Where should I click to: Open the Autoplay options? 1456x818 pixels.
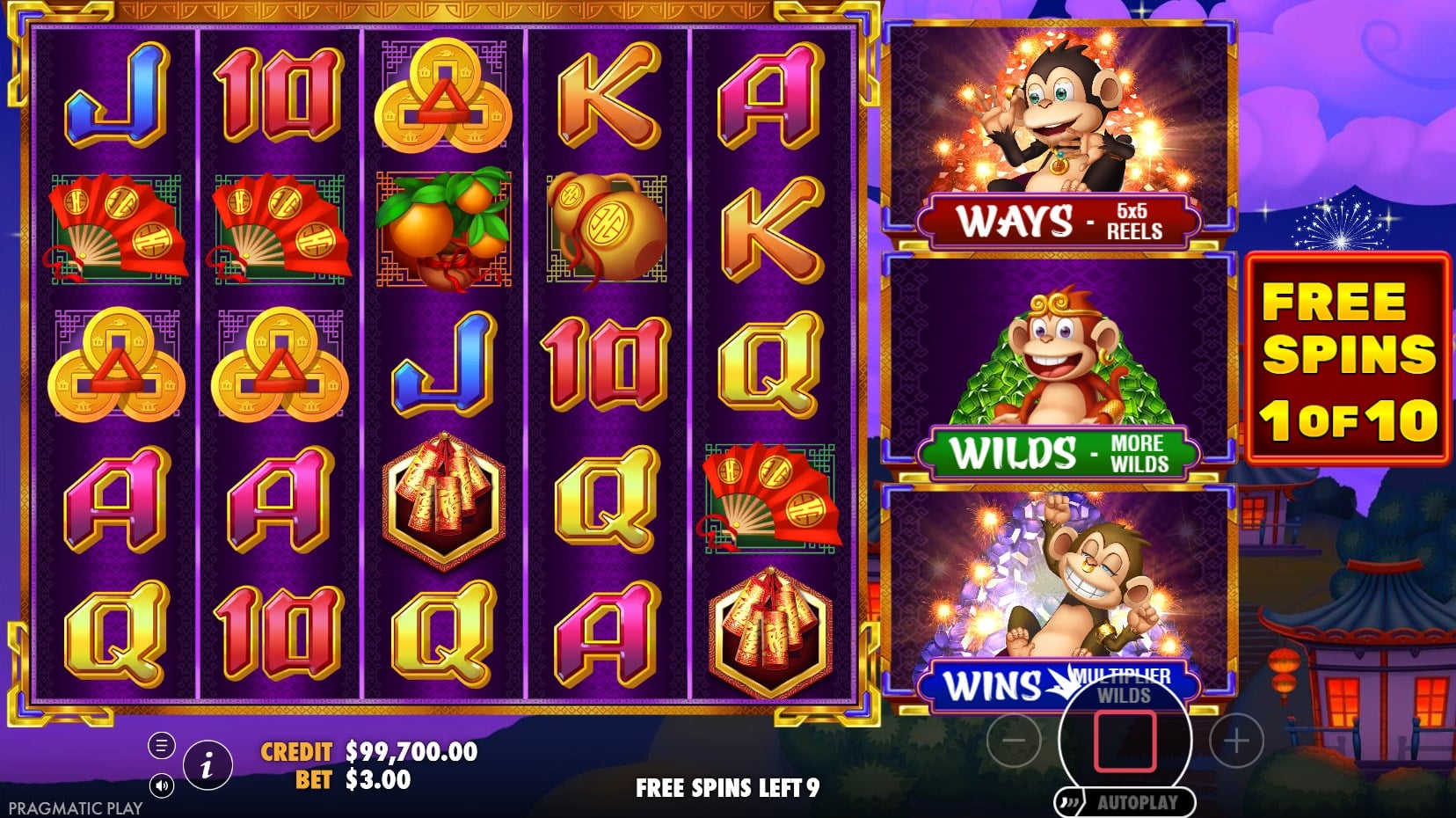coord(1126,802)
